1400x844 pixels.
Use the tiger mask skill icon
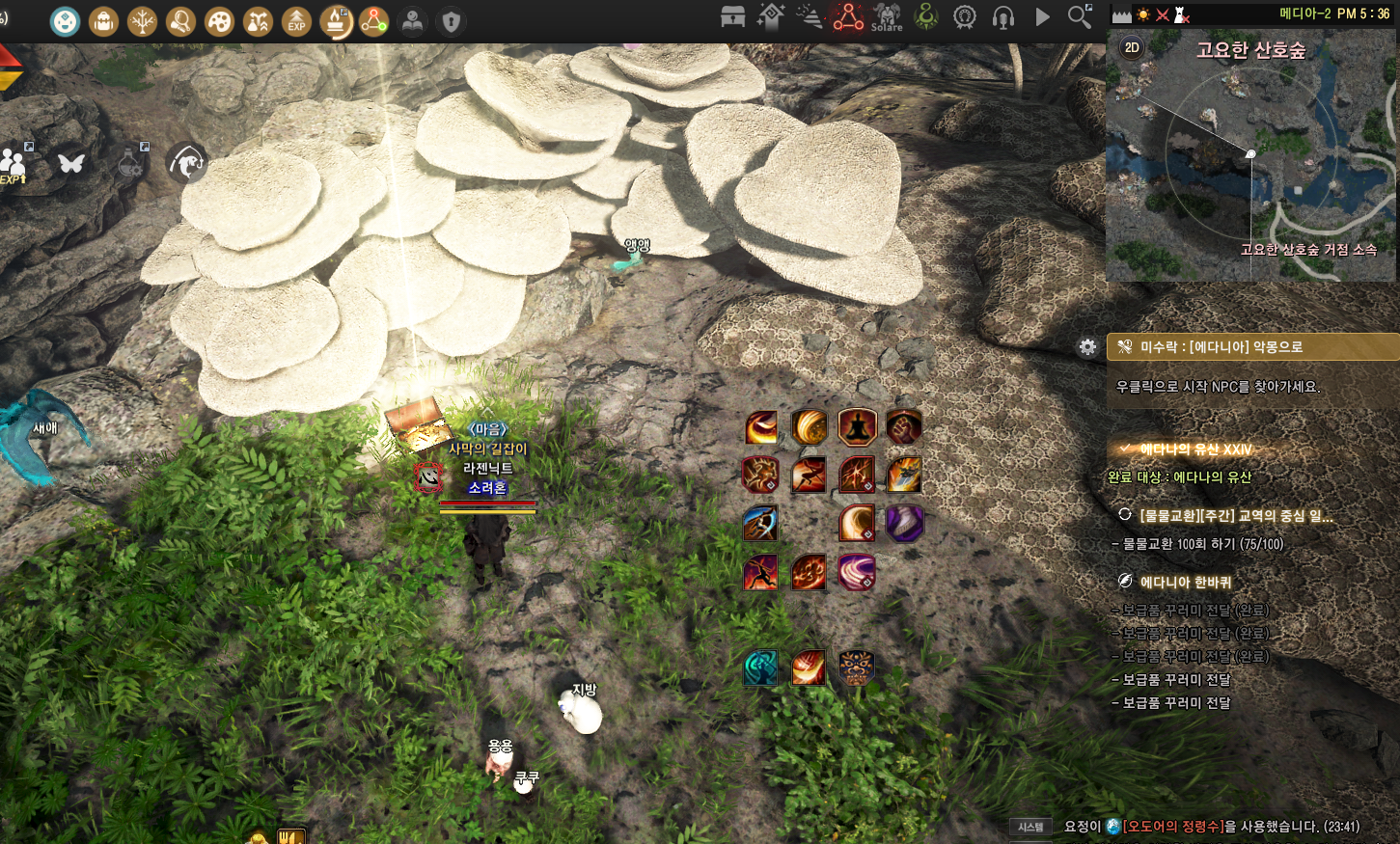pyautogui.click(x=856, y=667)
